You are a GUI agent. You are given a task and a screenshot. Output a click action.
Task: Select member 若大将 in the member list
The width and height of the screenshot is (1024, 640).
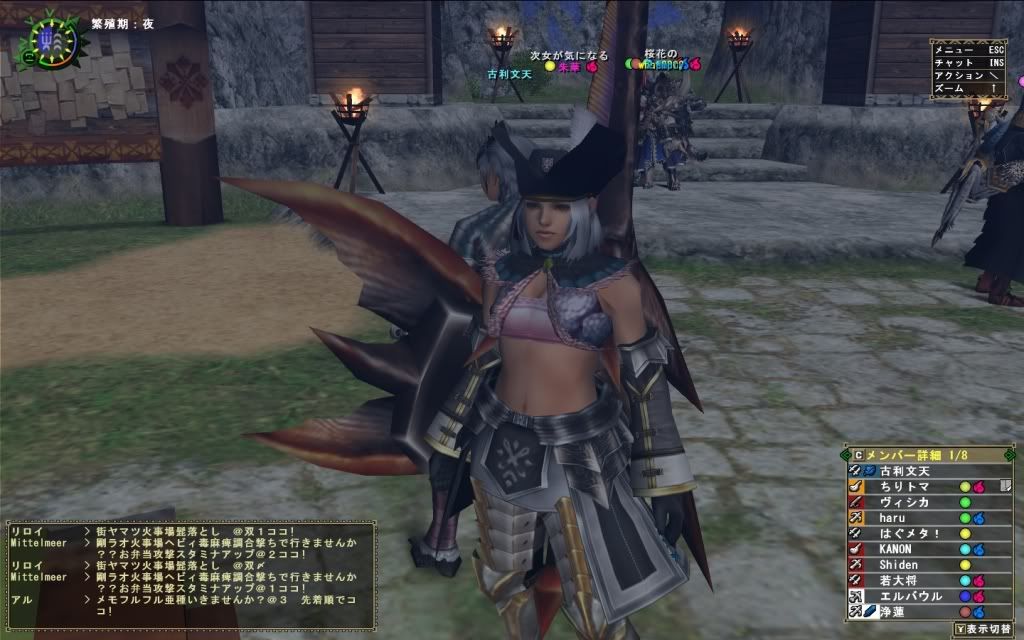896,580
